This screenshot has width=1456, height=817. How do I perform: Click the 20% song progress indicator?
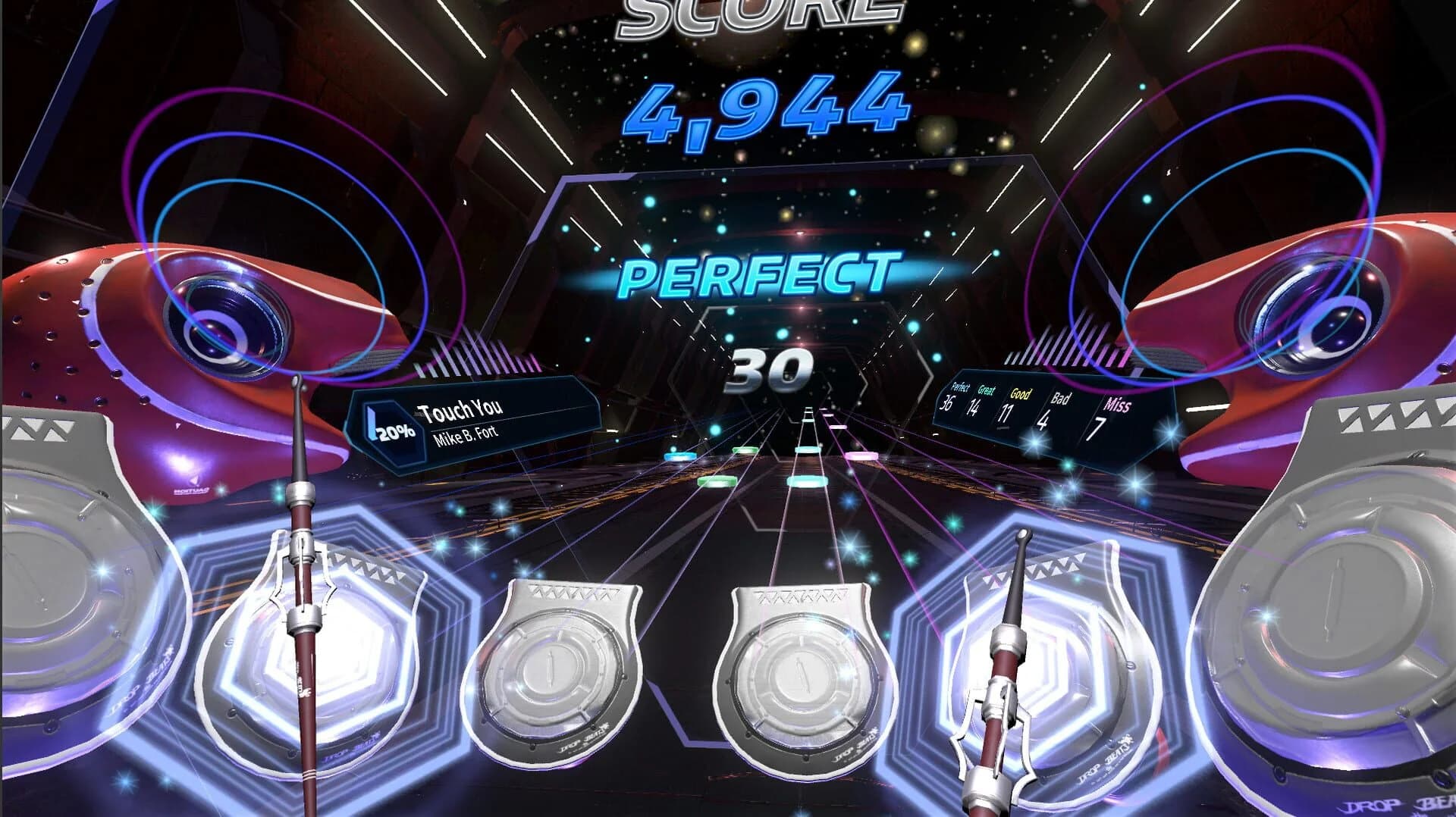(391, 430)
